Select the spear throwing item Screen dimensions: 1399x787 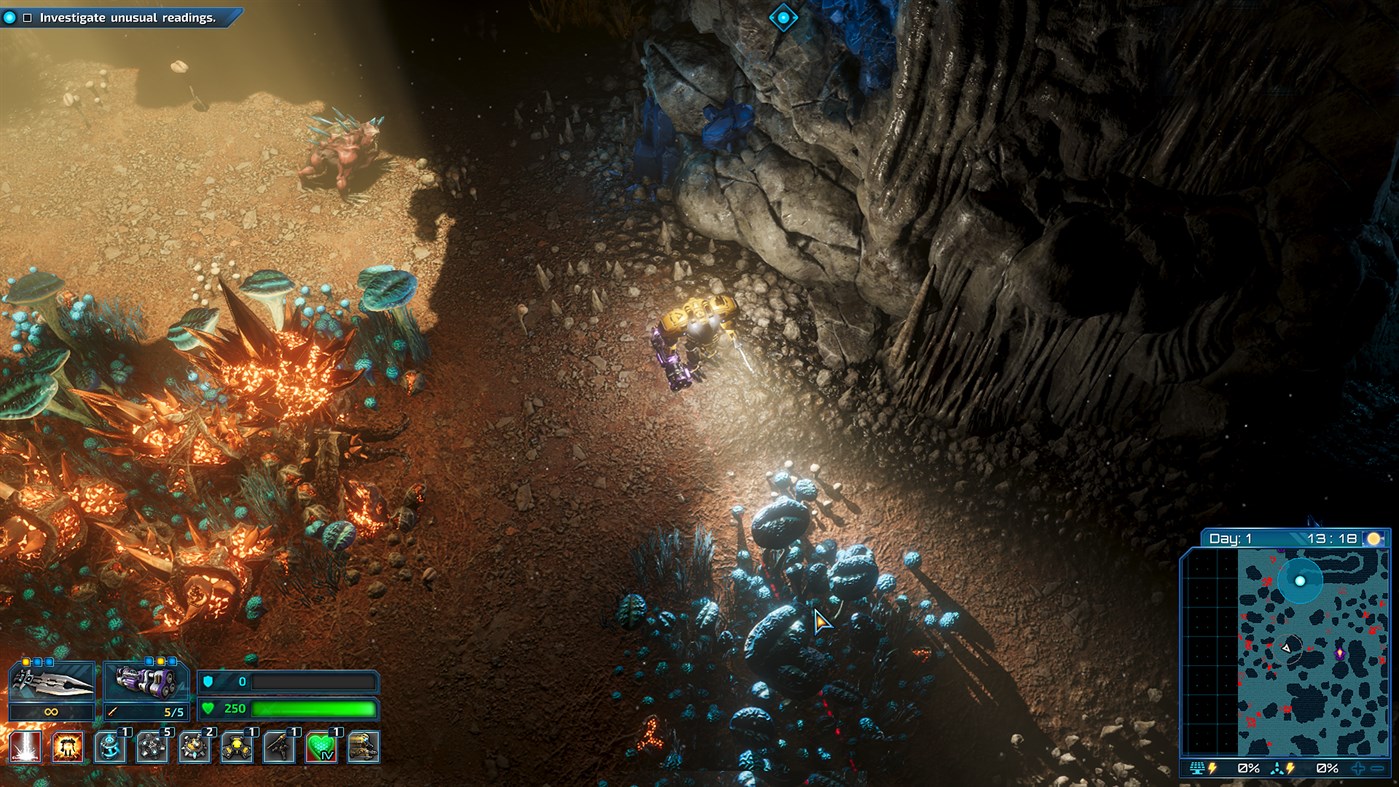point(277,747)
